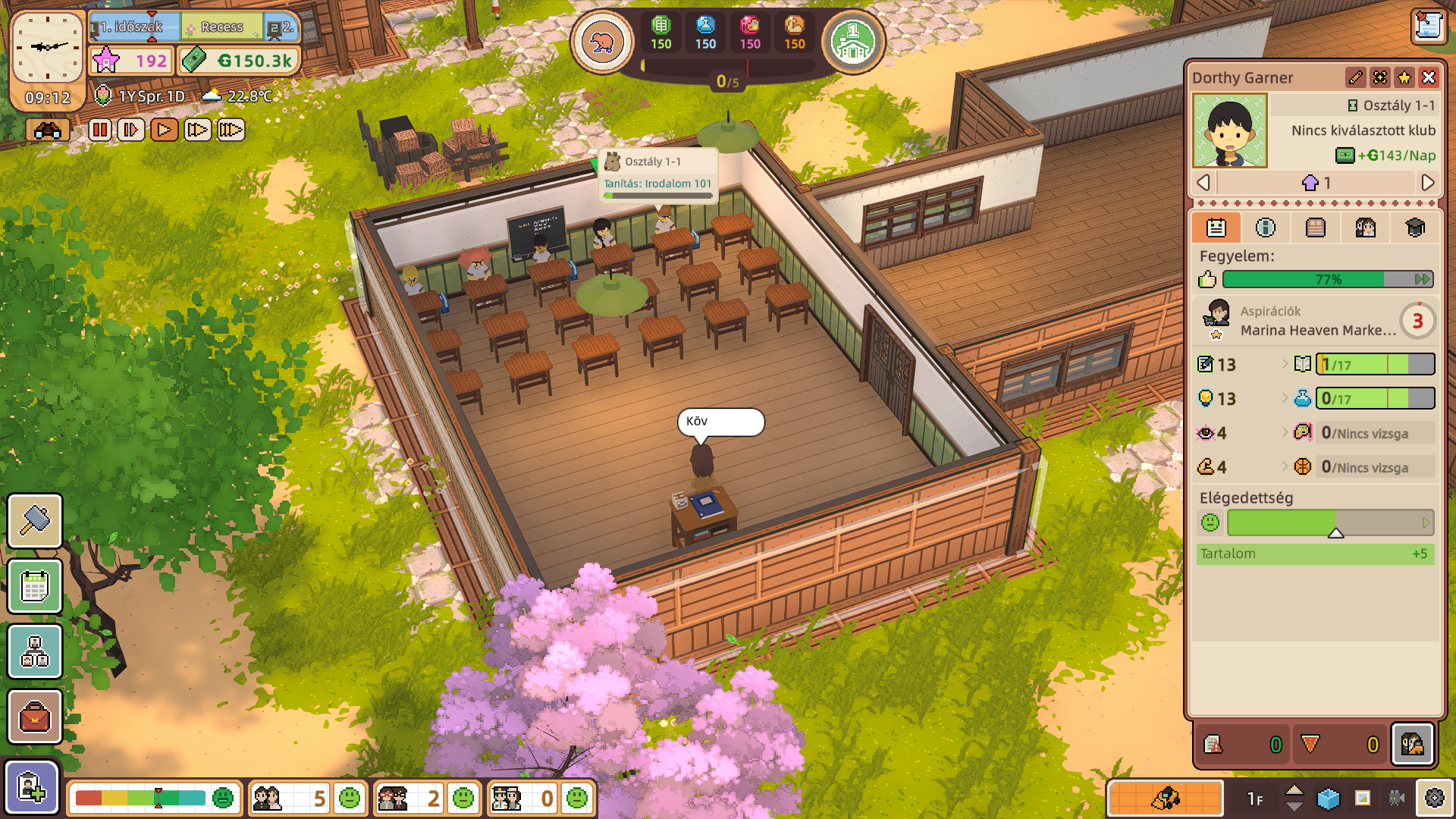The width and height of the screenshot is (1456, 819).
Task: Open the green school building badge
Action: 853,42
